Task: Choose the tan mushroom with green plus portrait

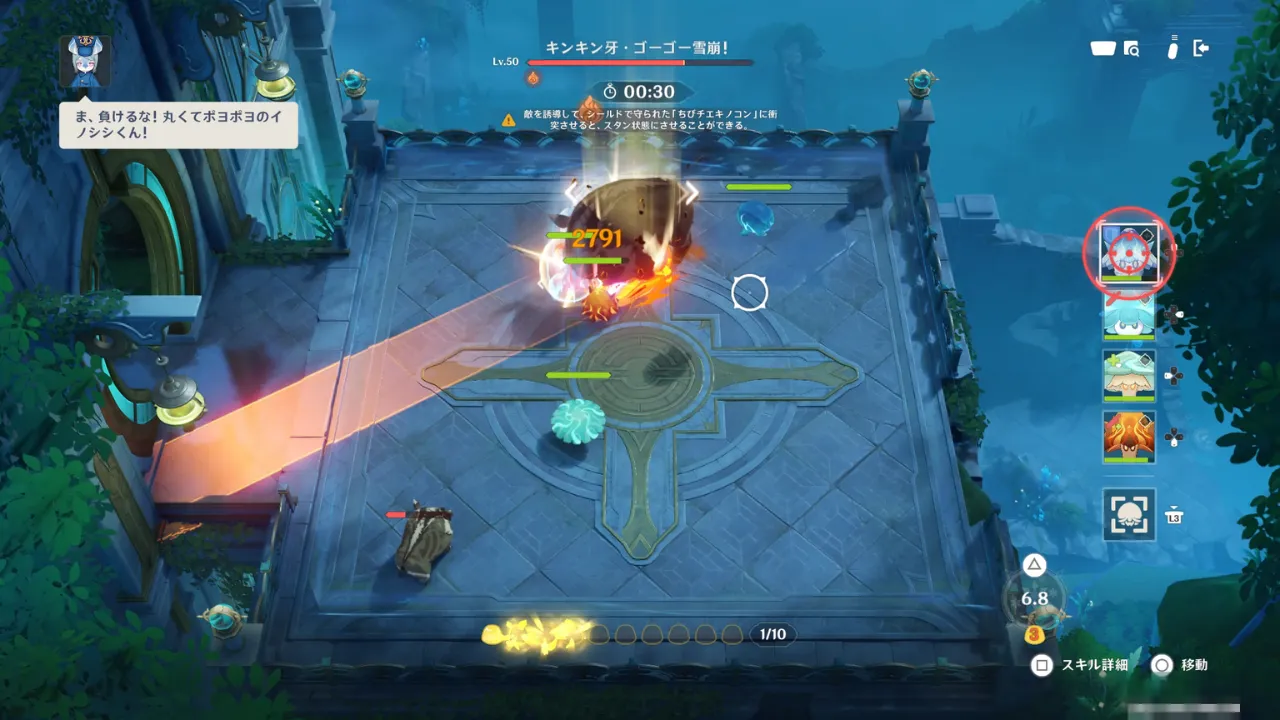Action: tap(1129, 375)
